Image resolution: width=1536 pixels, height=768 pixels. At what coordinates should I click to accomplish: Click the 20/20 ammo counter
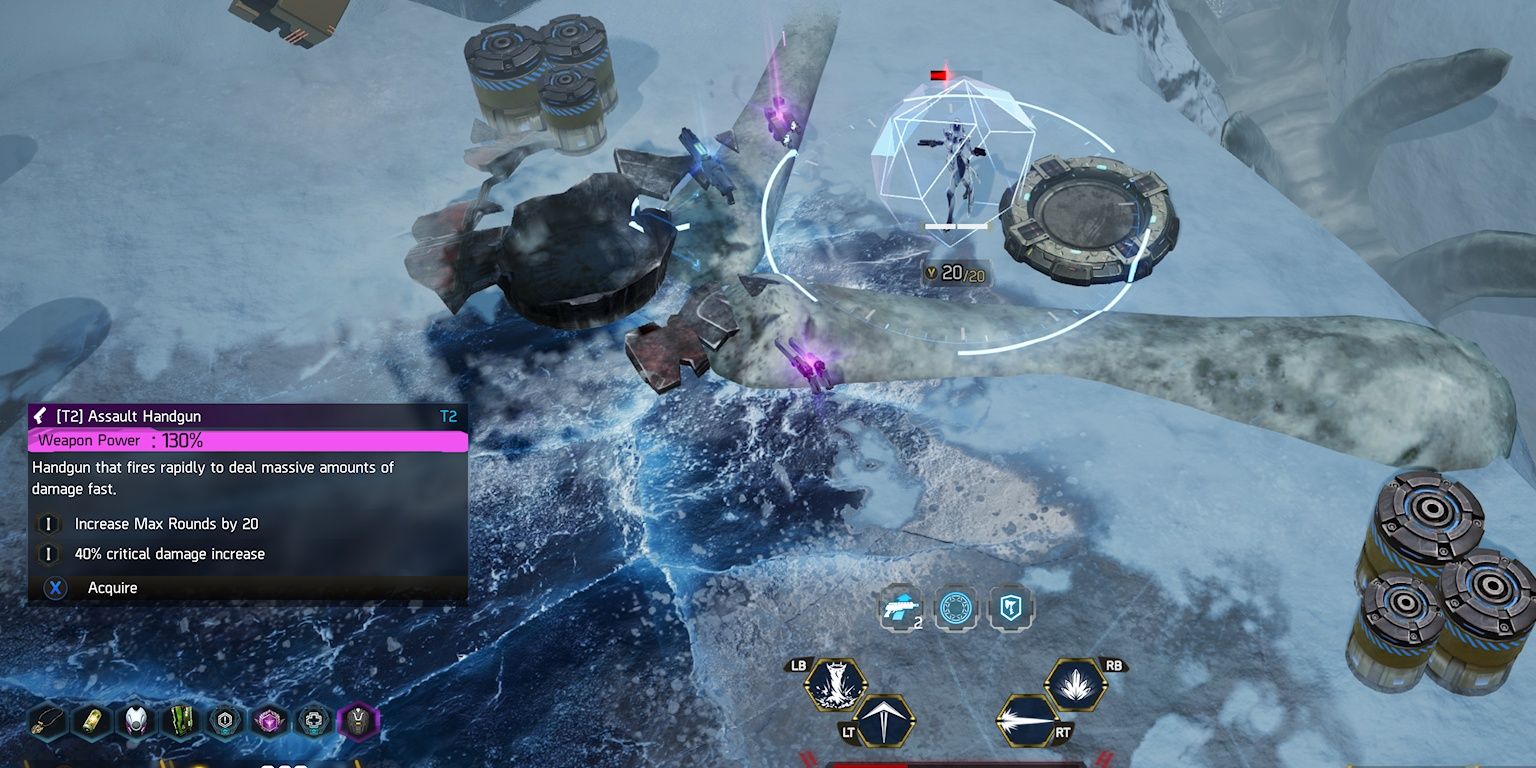pyautogui.click(x=963, y=273)
